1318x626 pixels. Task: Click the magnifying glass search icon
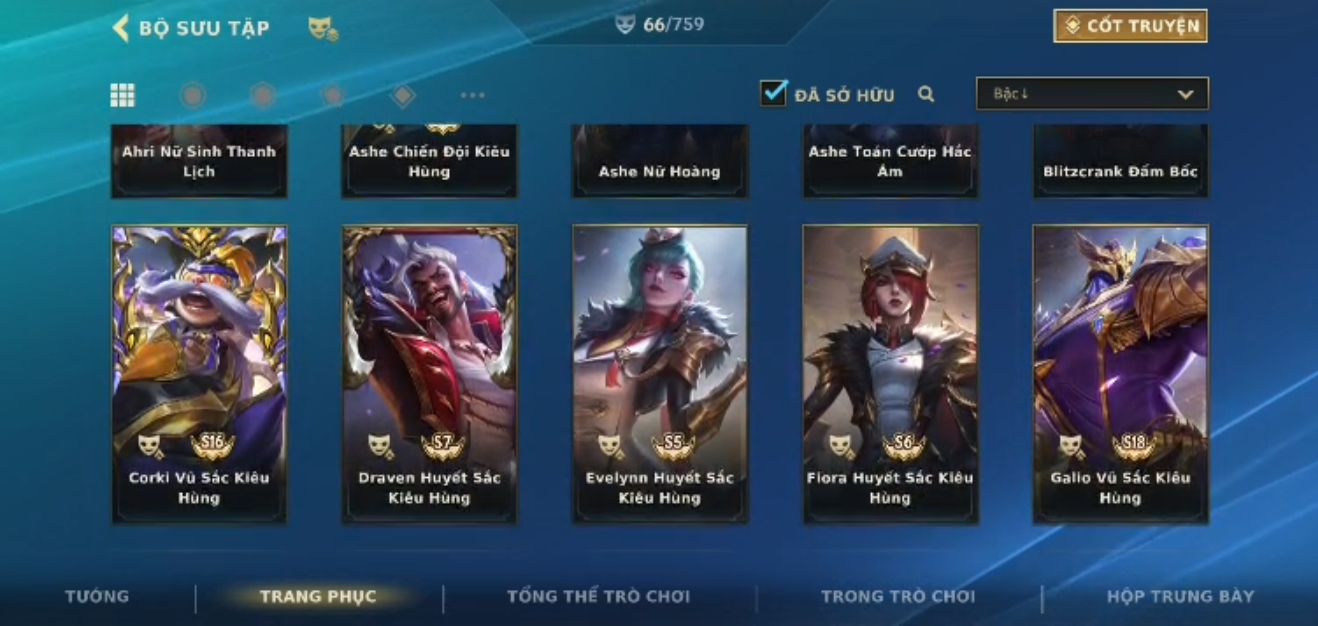[926, 94]
